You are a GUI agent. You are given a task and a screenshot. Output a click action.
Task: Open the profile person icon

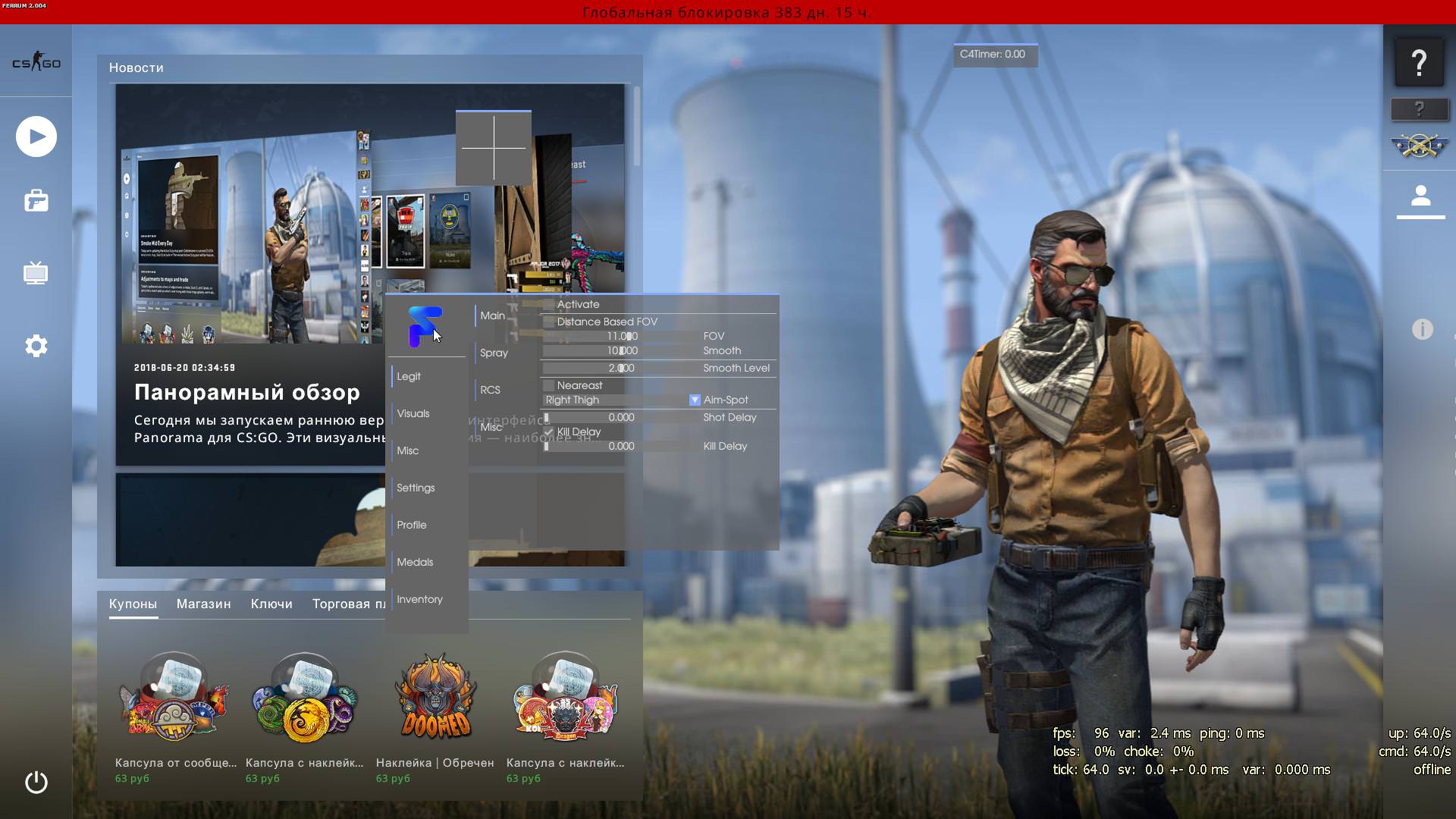(x=1420, y=197)
